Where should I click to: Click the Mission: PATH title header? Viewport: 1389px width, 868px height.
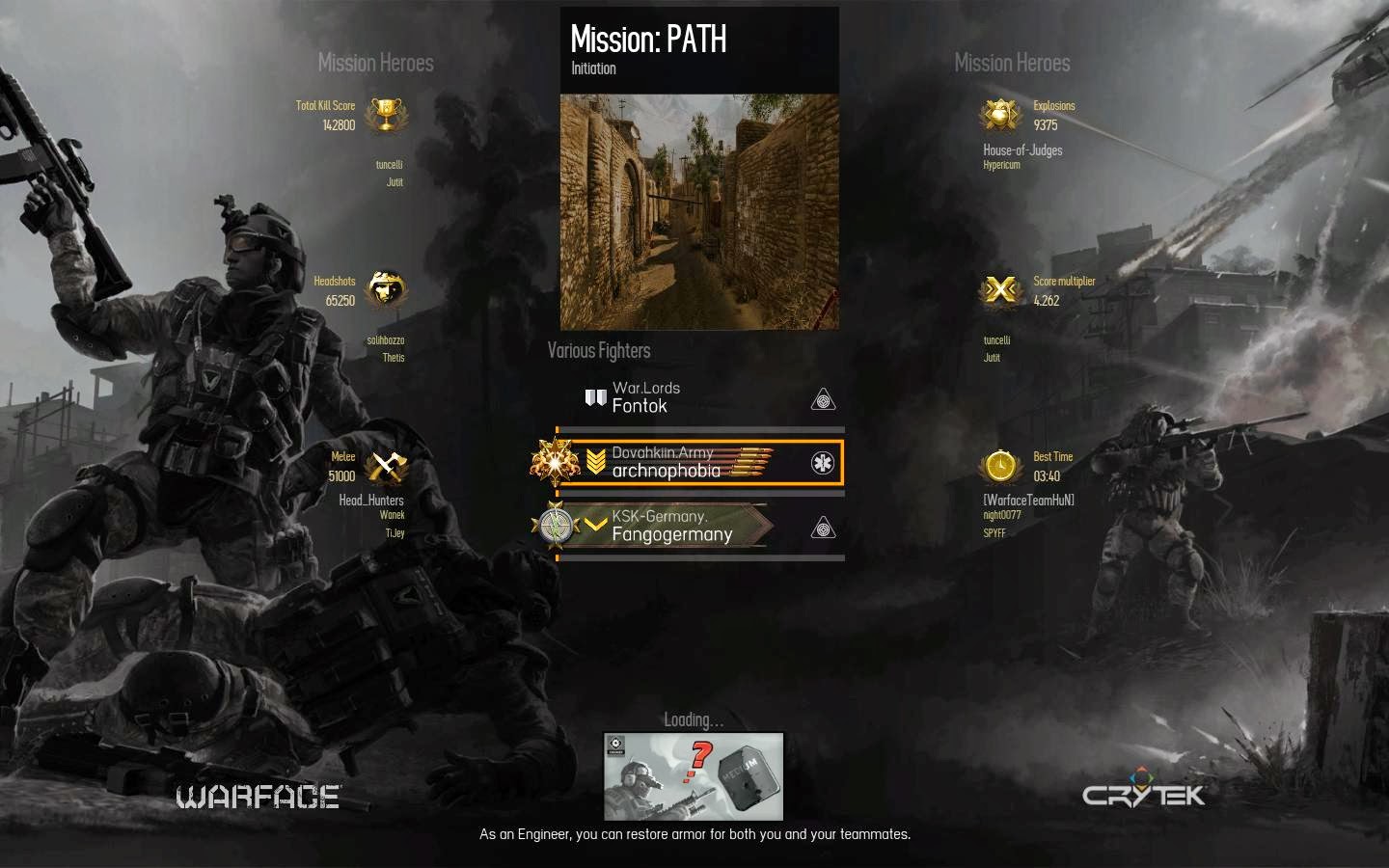coord(648,40)
